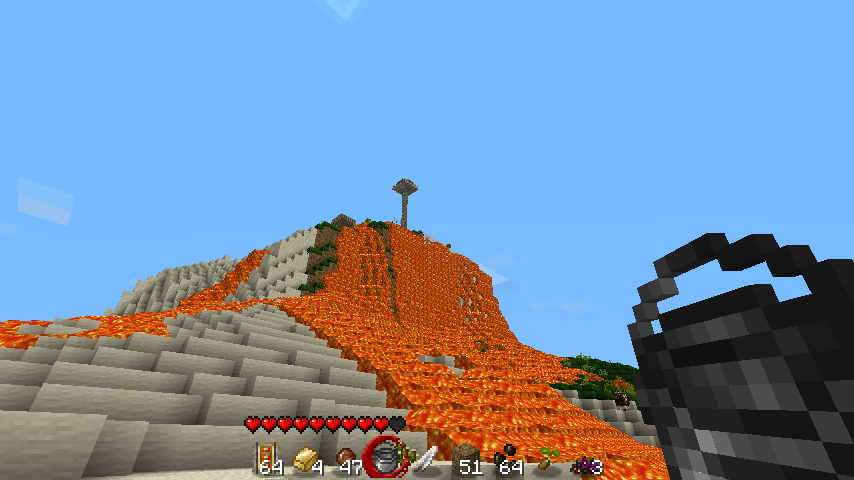
Task: Choose the gold ingot hotbar slot
Action: pyautogui.click(x=307, y=459)
